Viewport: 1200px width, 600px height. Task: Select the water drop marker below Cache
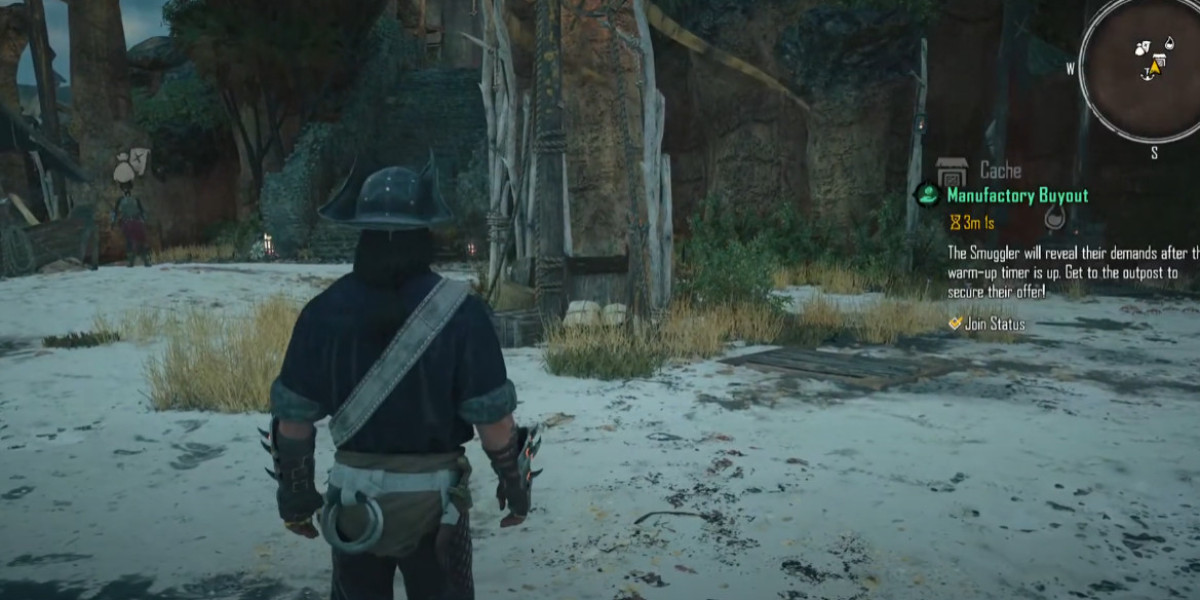point(1055,217)
